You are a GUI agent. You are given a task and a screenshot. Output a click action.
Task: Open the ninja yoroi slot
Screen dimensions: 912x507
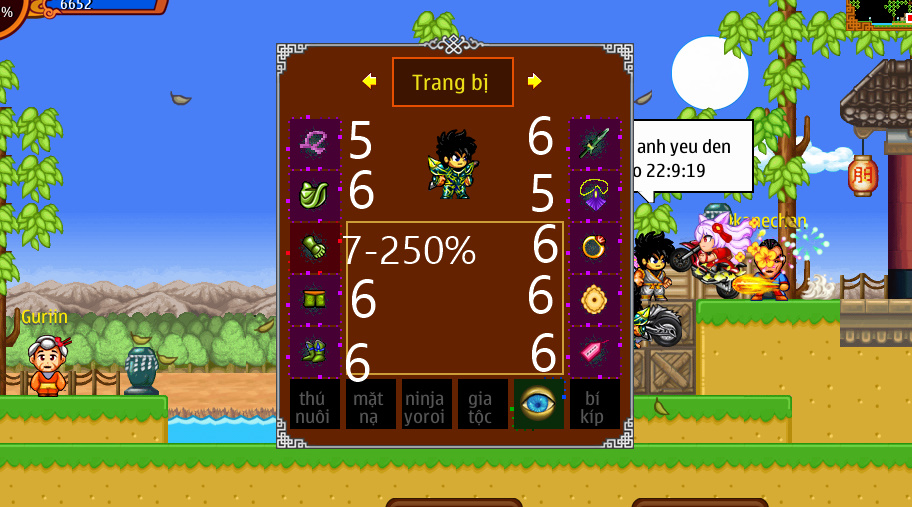click(426, 405)
